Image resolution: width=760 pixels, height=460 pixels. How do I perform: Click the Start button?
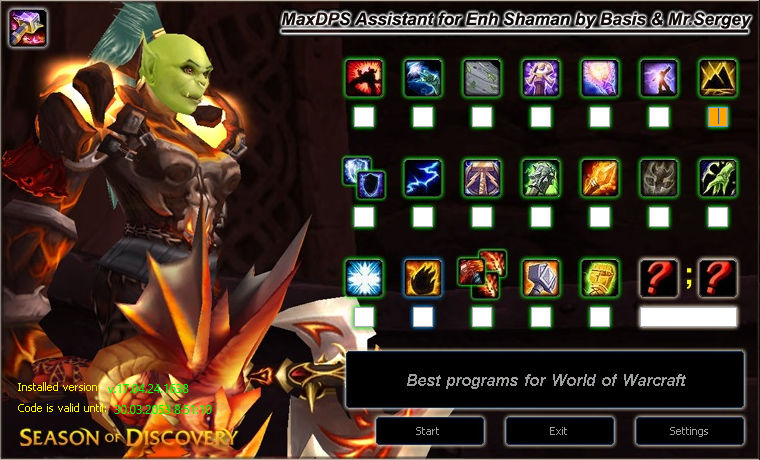[x=427, y=431]
